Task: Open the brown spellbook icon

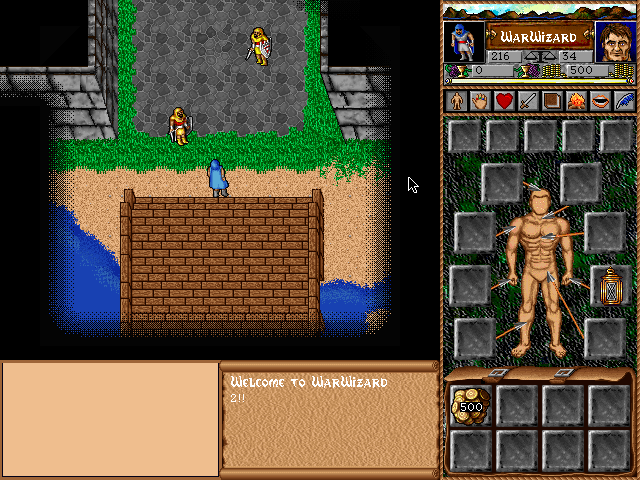Action: tap(552, 100)
